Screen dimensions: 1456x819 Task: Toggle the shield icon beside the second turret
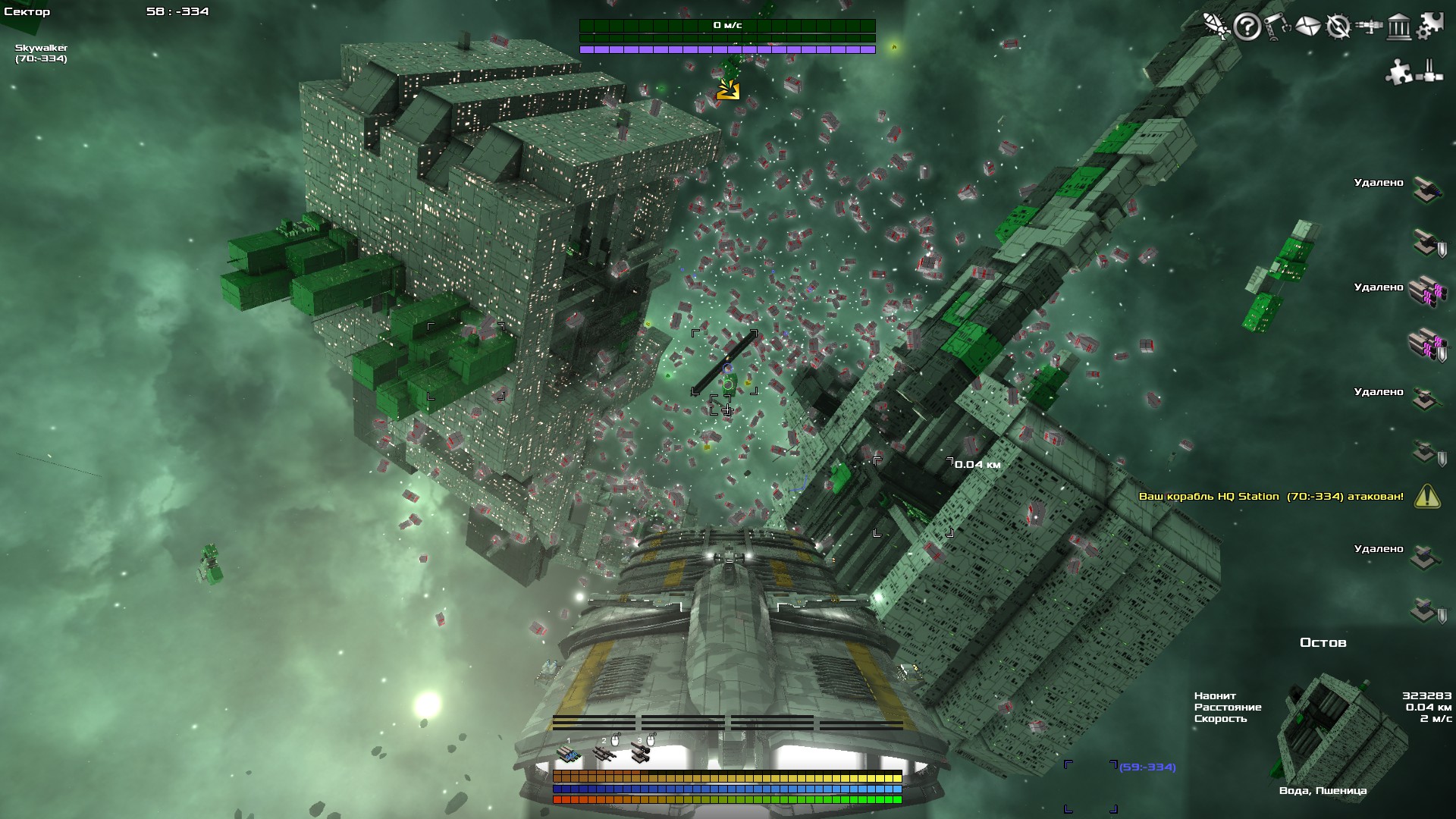1441,249
